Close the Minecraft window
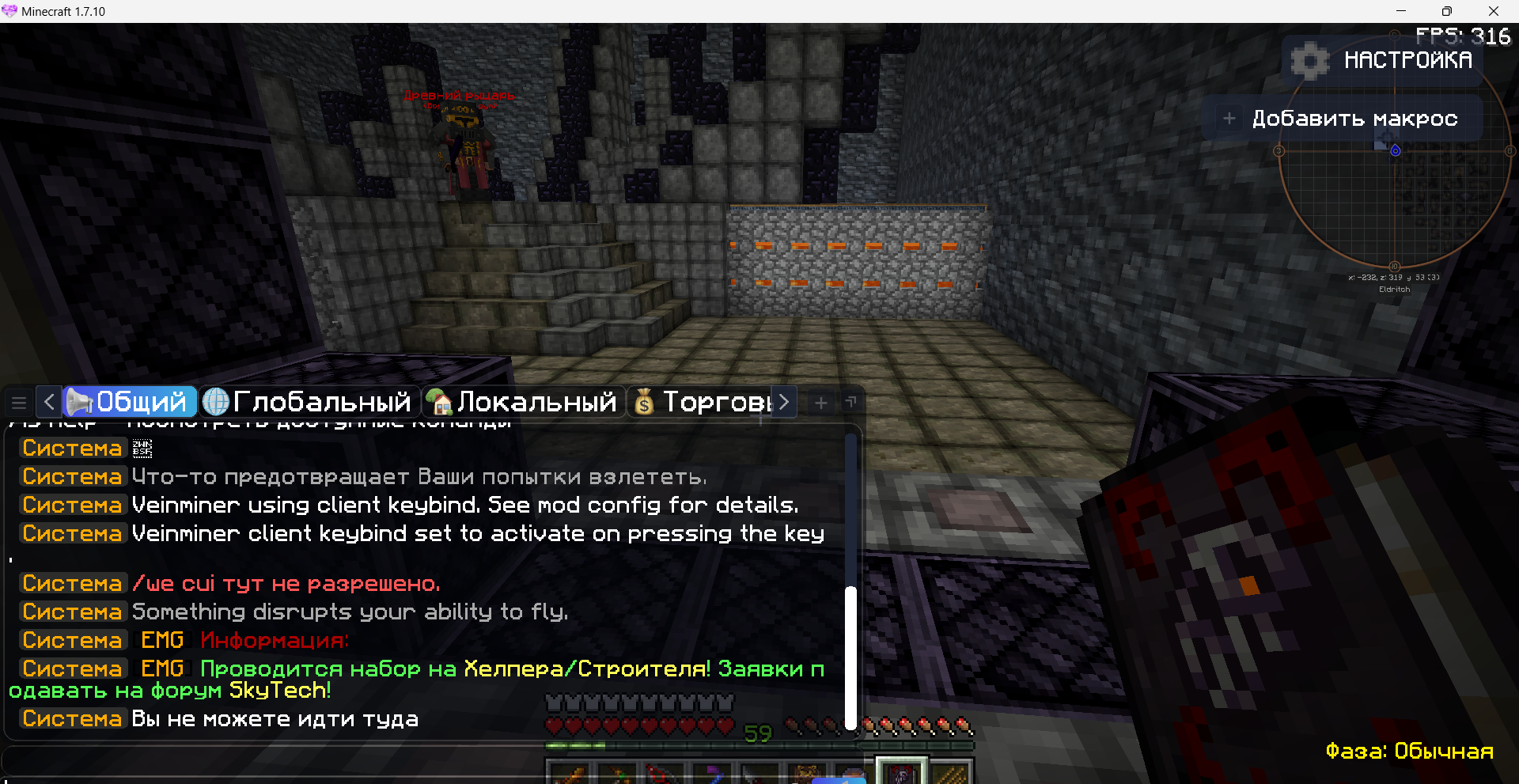 click(x=1493, y=11)
